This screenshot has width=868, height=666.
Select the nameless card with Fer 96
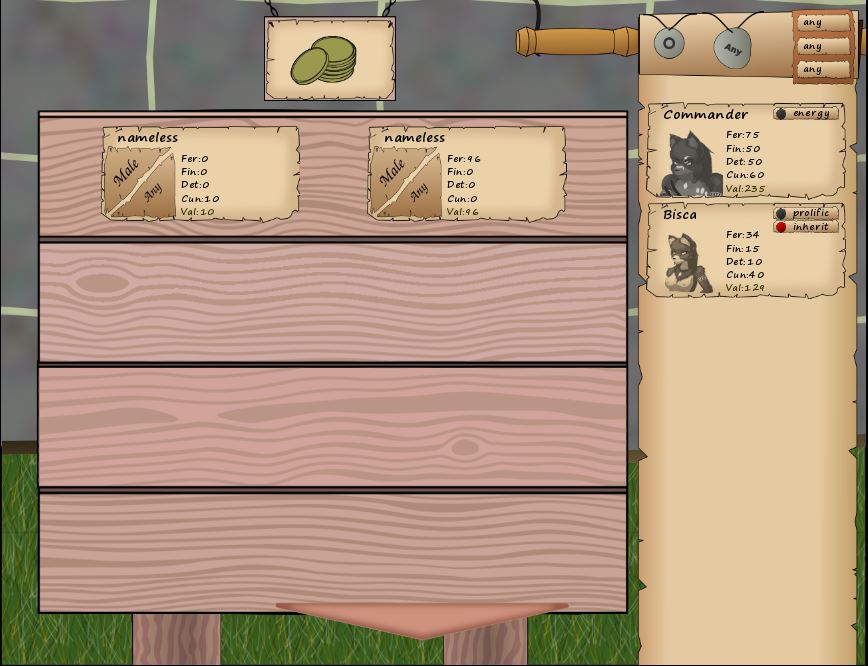[467, 172]
